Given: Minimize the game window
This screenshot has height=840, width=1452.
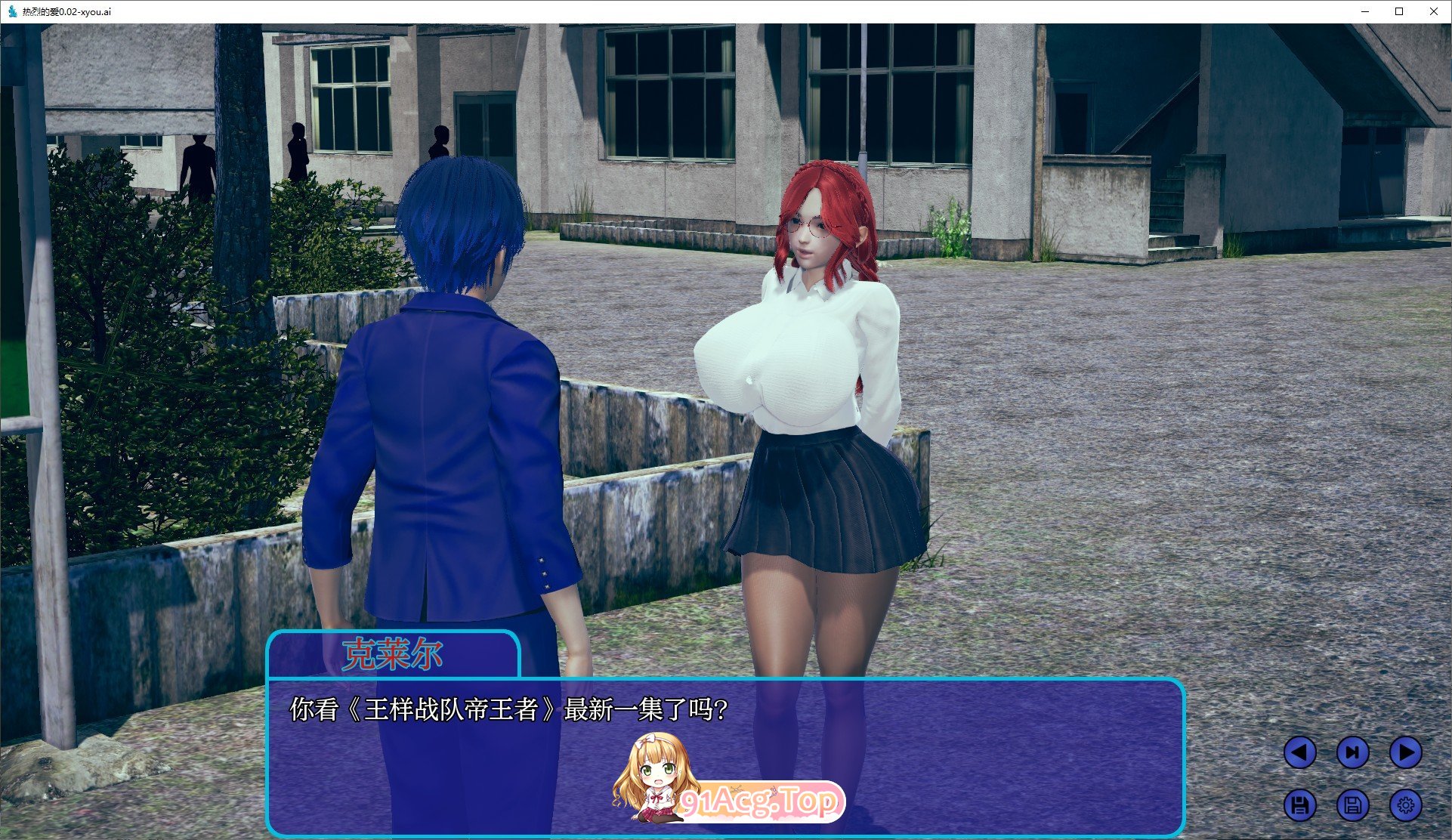Looking at the screenshot, I should [1364, 11].
